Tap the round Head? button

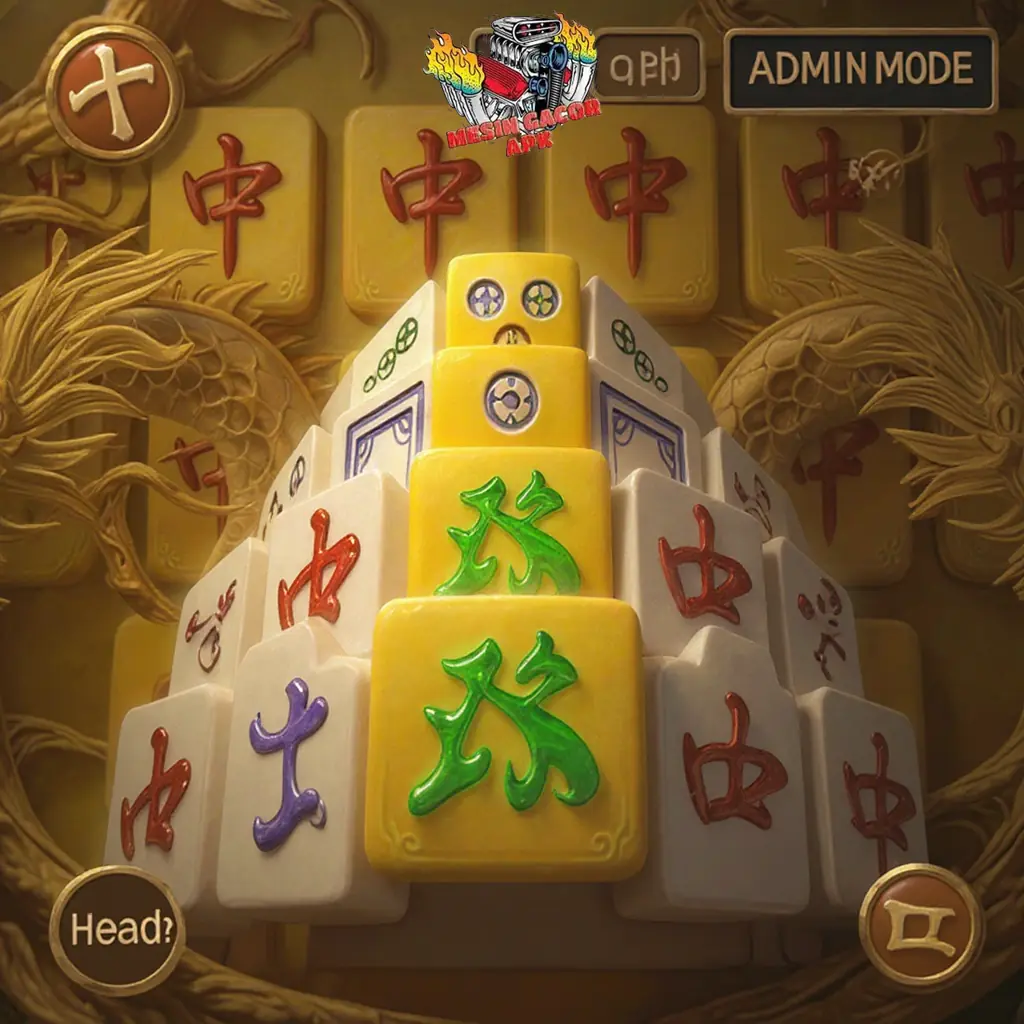118,930
